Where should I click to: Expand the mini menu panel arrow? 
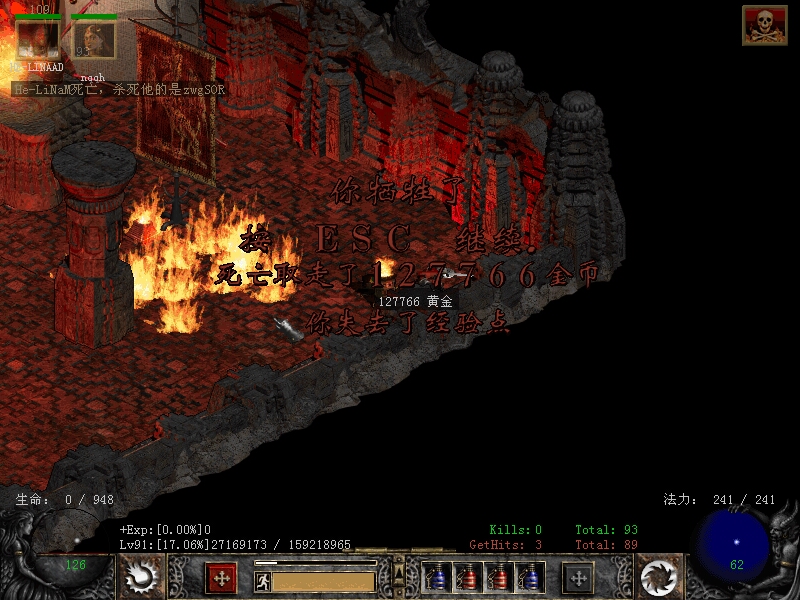coord(400,572)
